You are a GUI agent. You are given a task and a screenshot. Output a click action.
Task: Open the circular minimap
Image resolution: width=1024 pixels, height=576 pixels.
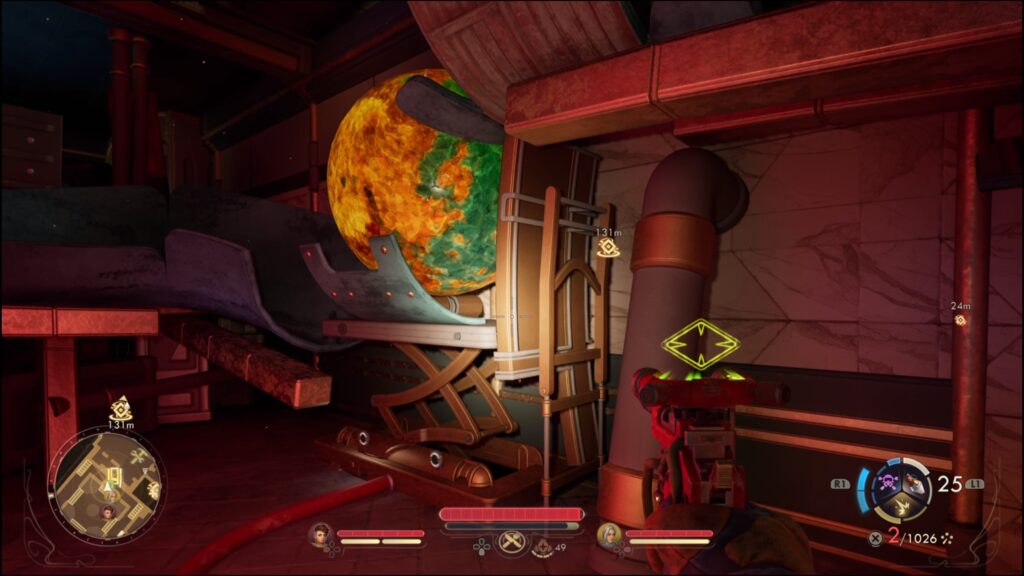[106, 486]
